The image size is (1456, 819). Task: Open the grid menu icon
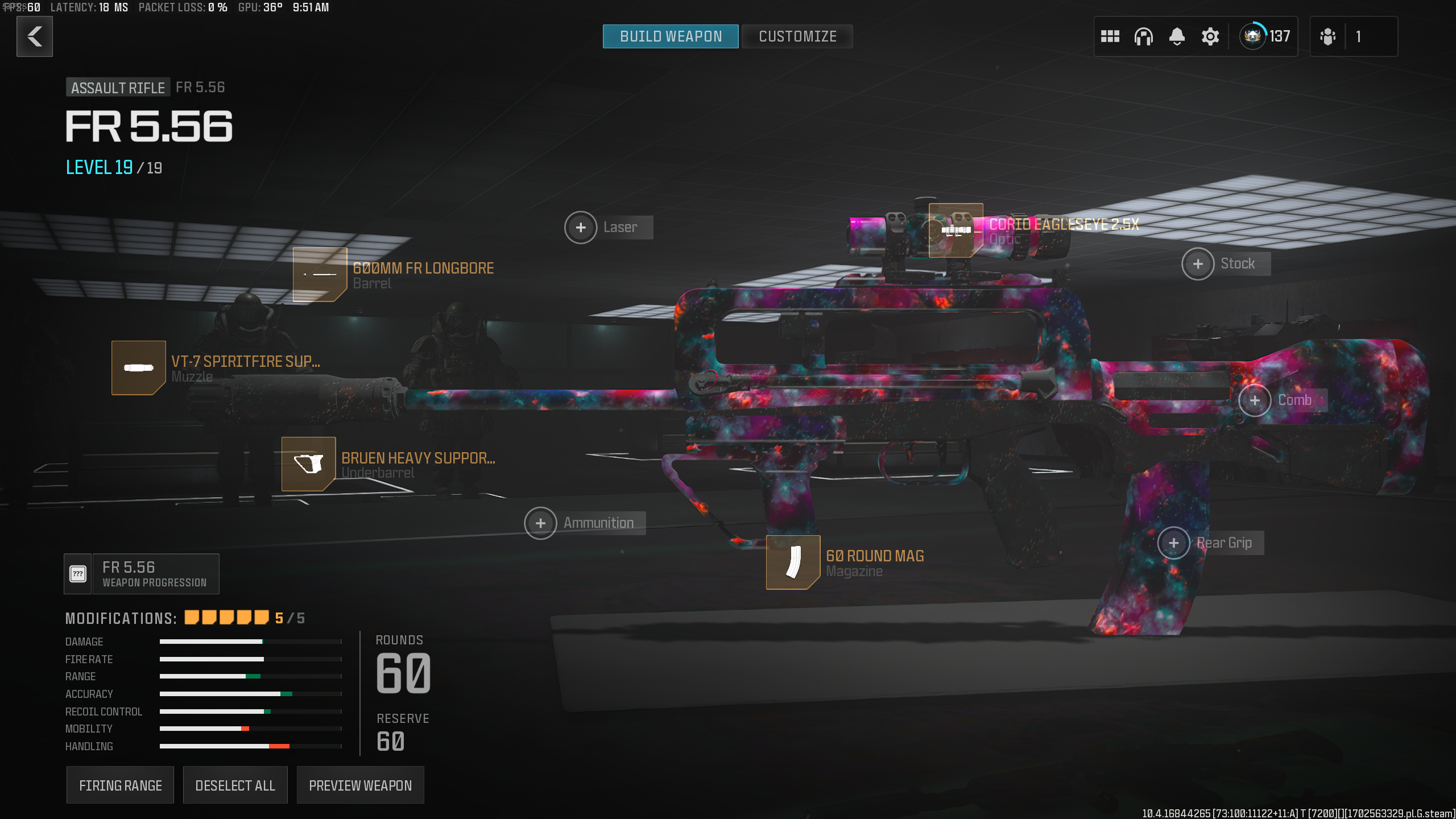pos(1110,36)
